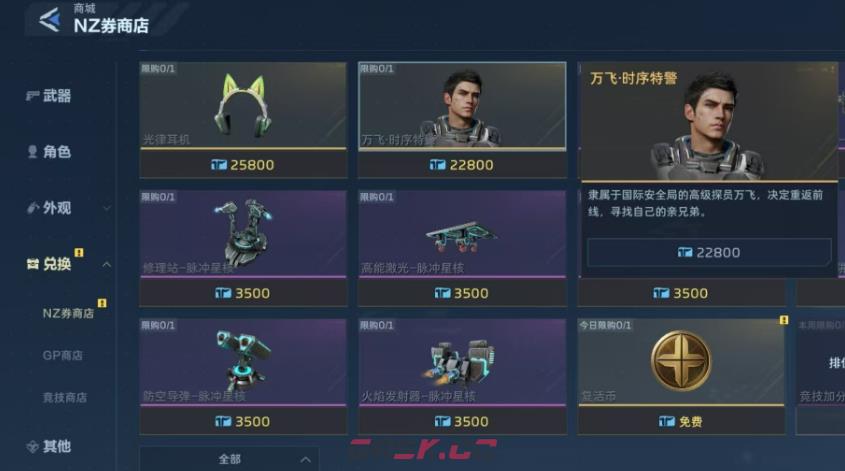Buy 万飞 with the 22800 price button

pyautogui.click(x=709, y=253)
